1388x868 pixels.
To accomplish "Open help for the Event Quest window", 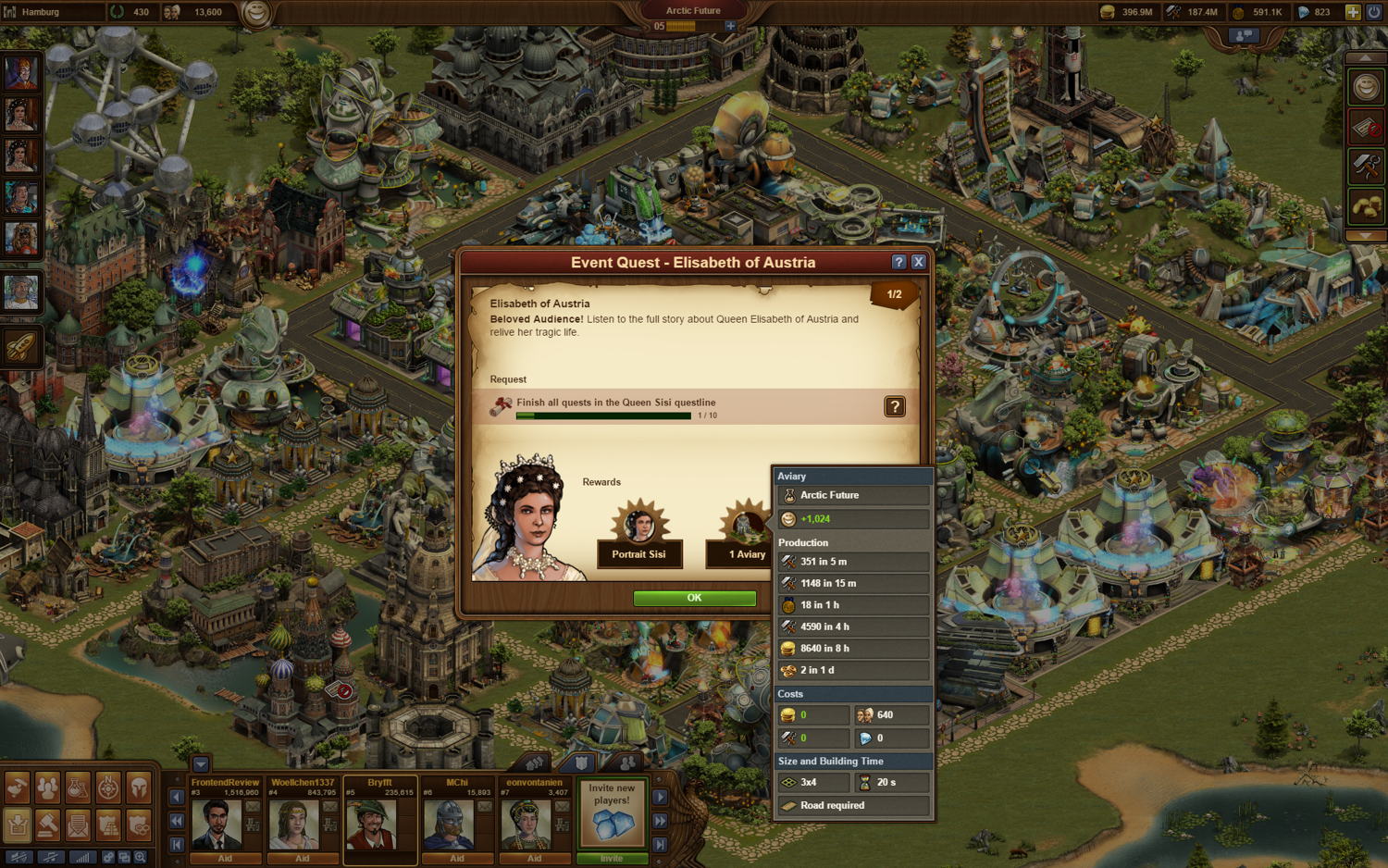I will tap(898, 262).
